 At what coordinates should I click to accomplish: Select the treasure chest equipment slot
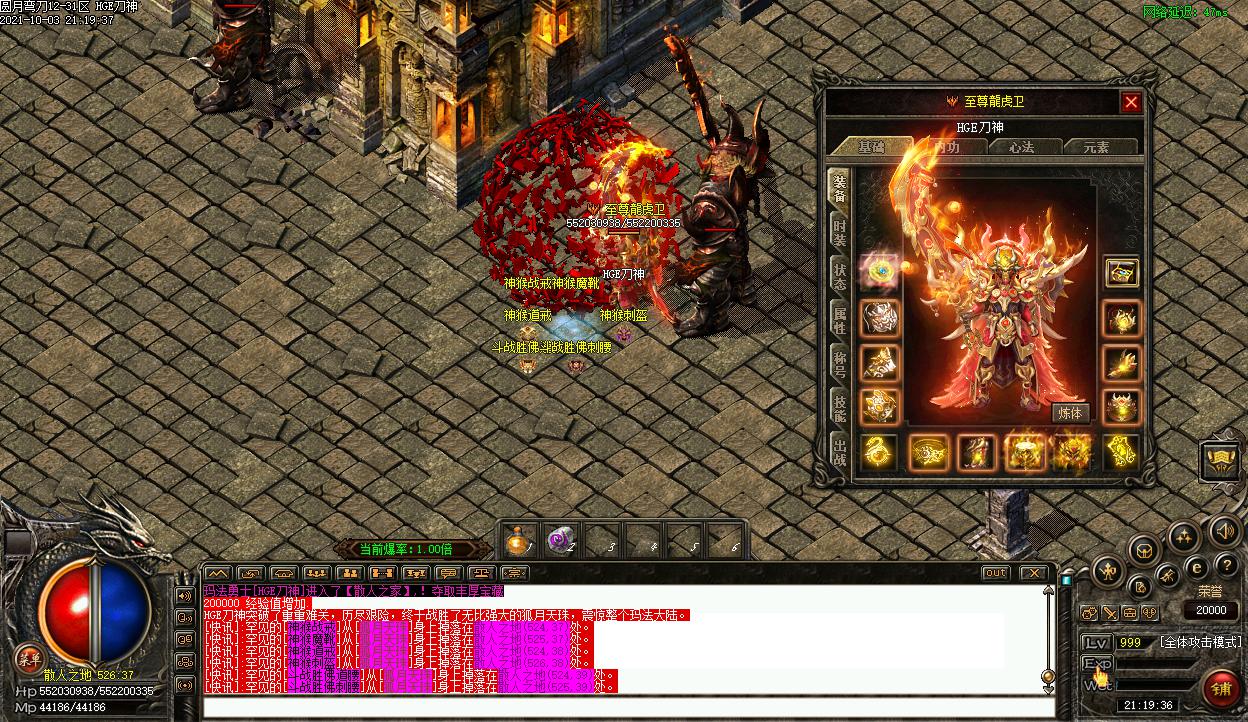click(1121, 272)
